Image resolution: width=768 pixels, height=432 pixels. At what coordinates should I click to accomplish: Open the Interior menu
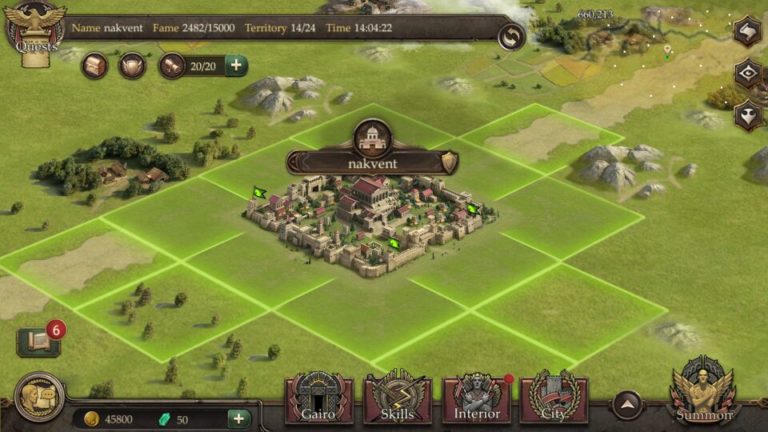pyautogui.click(x=476, y=399)
